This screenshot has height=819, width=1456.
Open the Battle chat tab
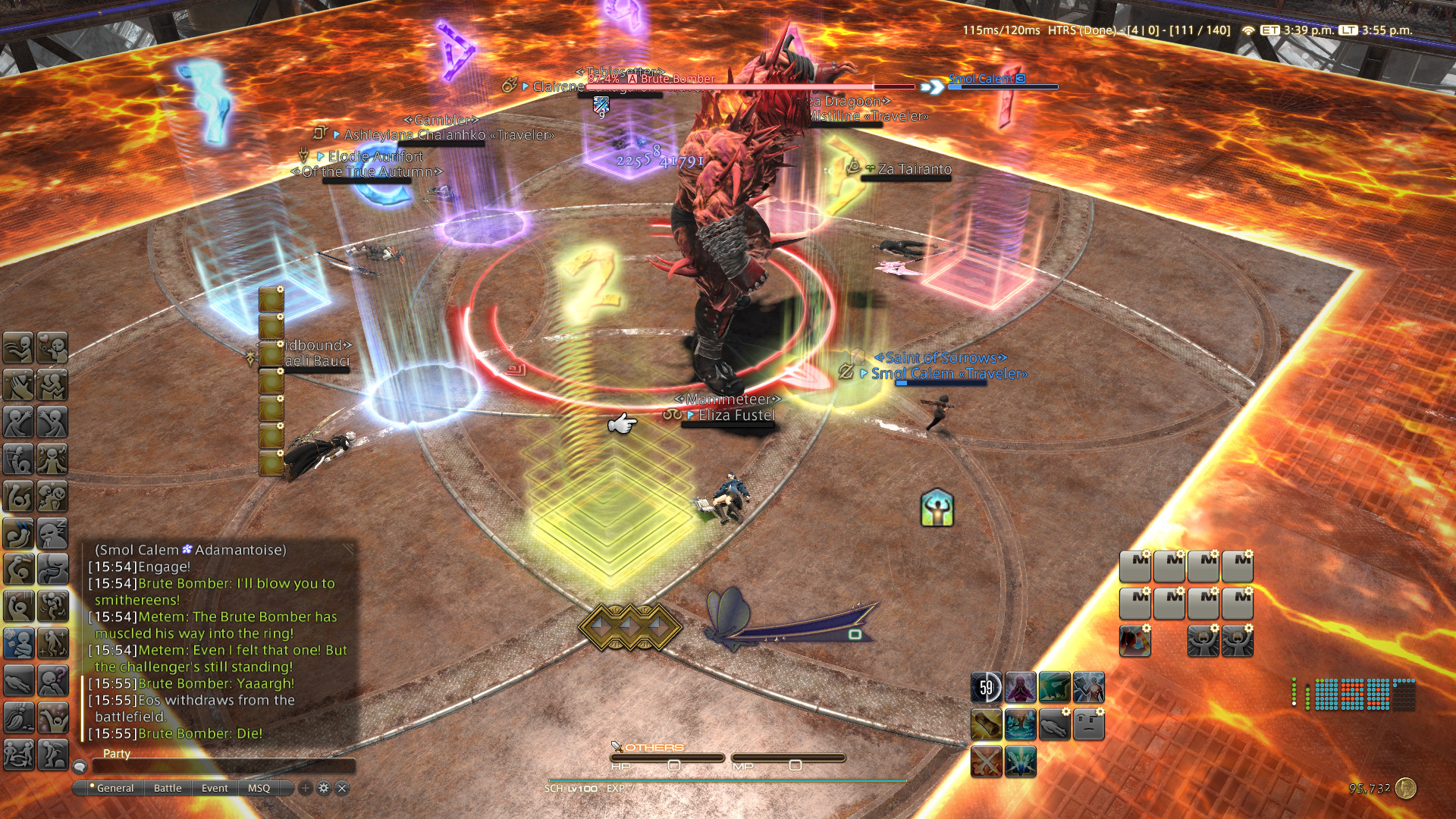coord(168,788)
